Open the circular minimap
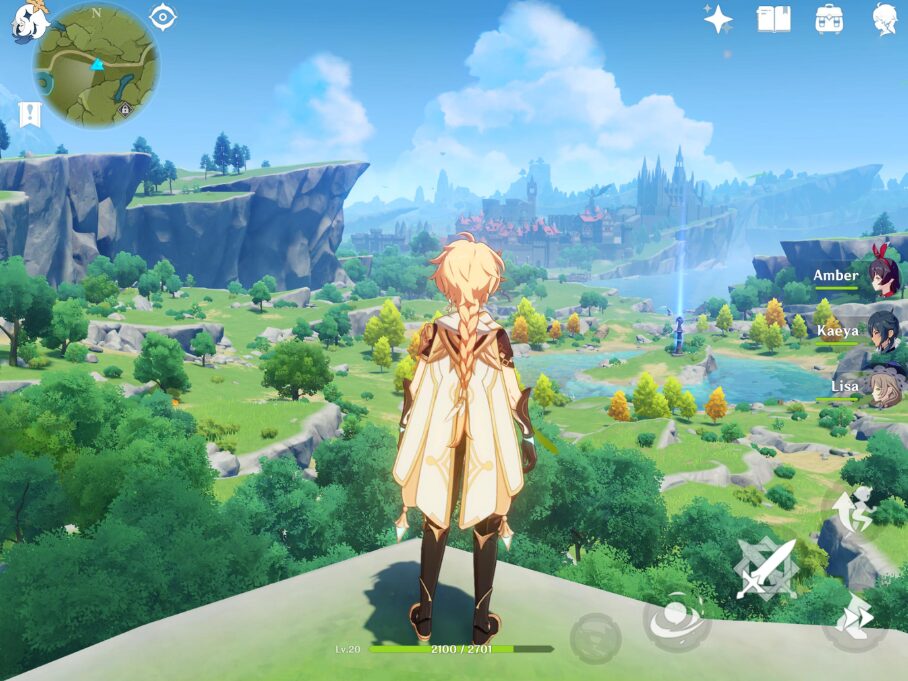Image resolution: width=908 pixels, height=681 pixels. (x=96, y=65)
